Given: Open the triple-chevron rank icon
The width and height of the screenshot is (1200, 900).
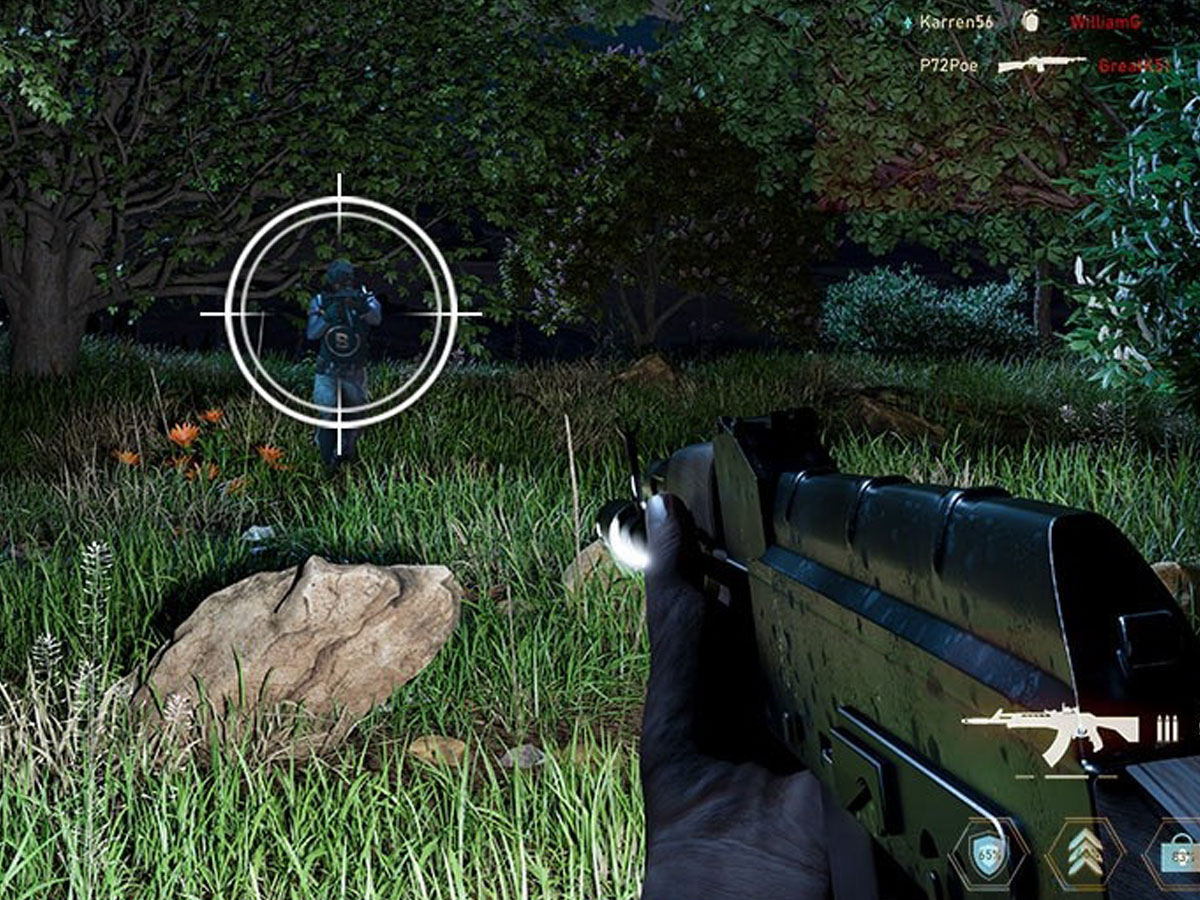Looking at the screenshot, I should 1084,856.
